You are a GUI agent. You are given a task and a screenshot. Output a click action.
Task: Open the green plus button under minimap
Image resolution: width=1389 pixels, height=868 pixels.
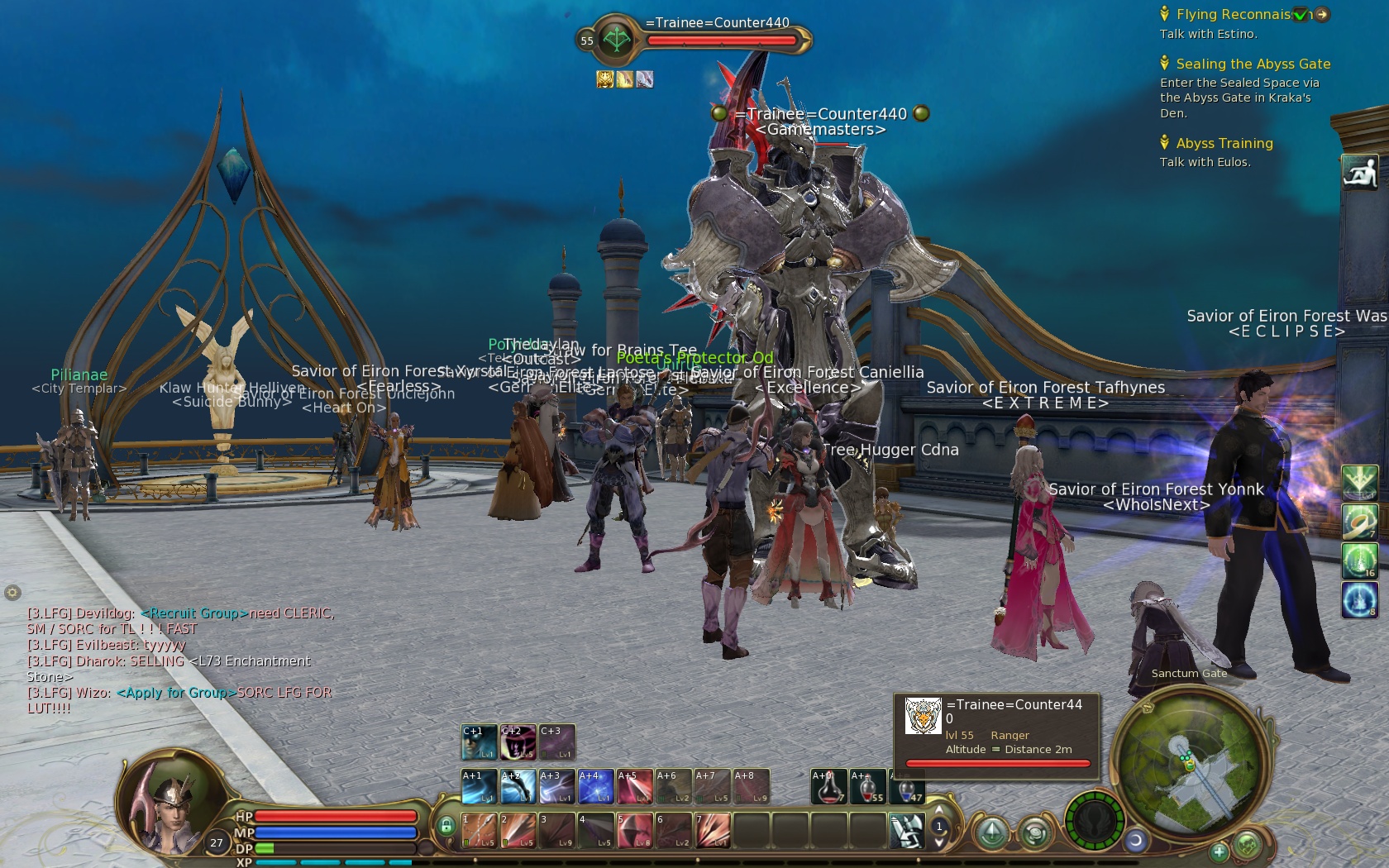[1219, 851]
